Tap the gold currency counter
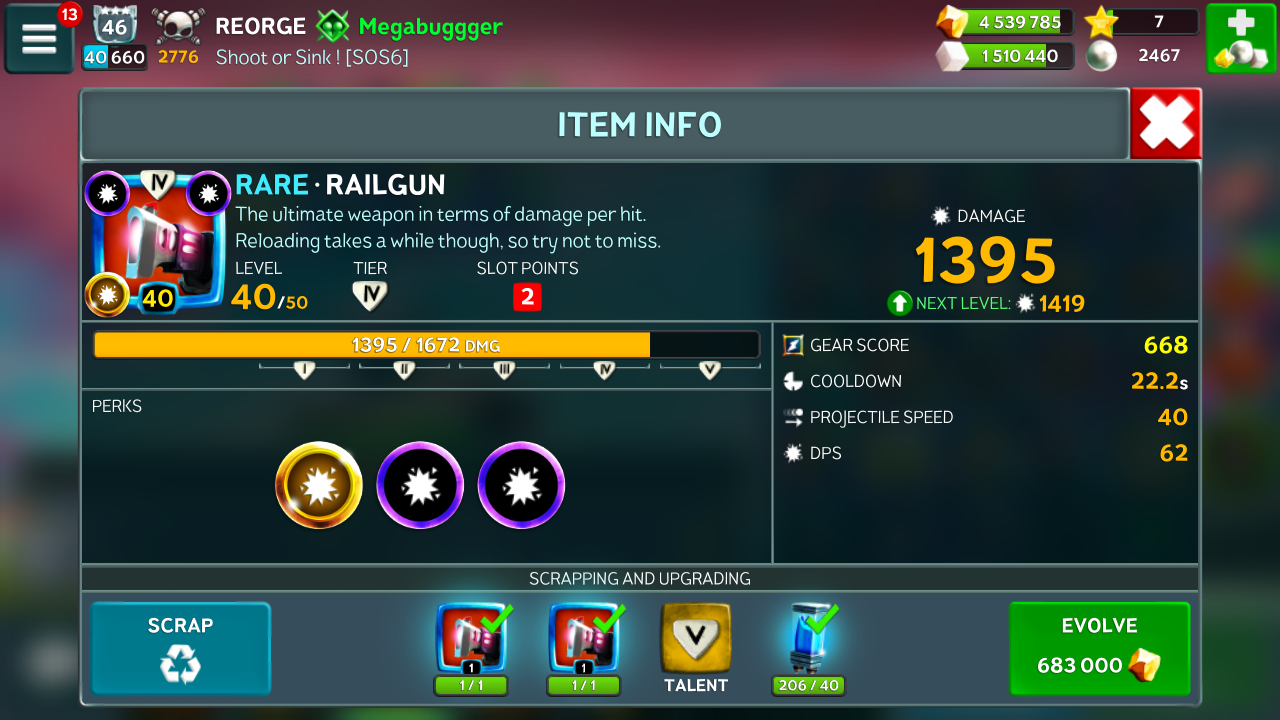 tap(1005, 22)
